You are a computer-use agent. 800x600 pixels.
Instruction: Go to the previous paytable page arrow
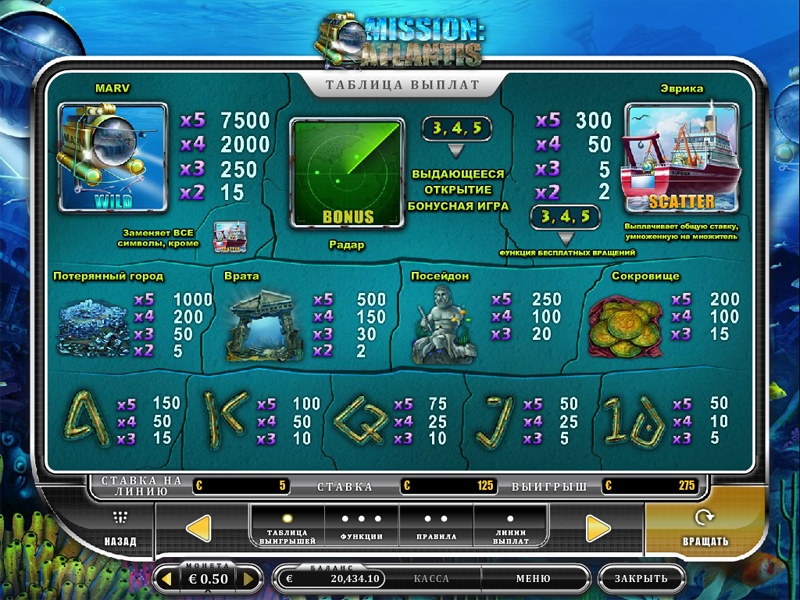point(199,528)
